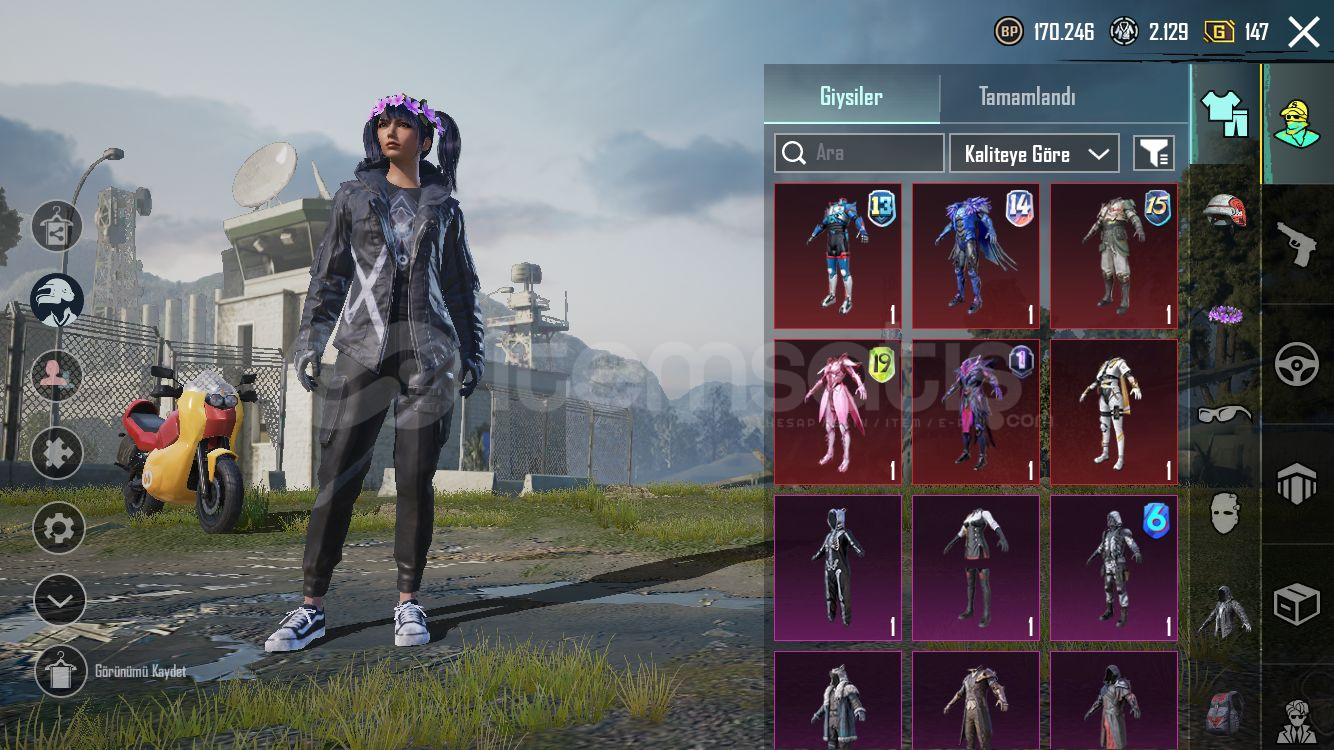Open the steering wheel vehicle section
The width and height of the screenshot is (1334, 750).
click(x=1297, y=365)
